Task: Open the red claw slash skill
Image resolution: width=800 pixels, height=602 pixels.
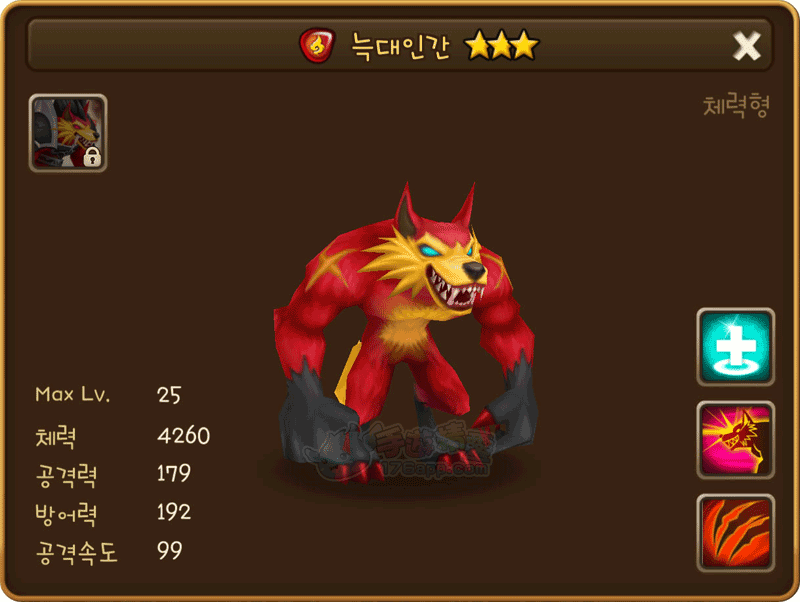Action: pyautogui.click(x=735, y=532)
